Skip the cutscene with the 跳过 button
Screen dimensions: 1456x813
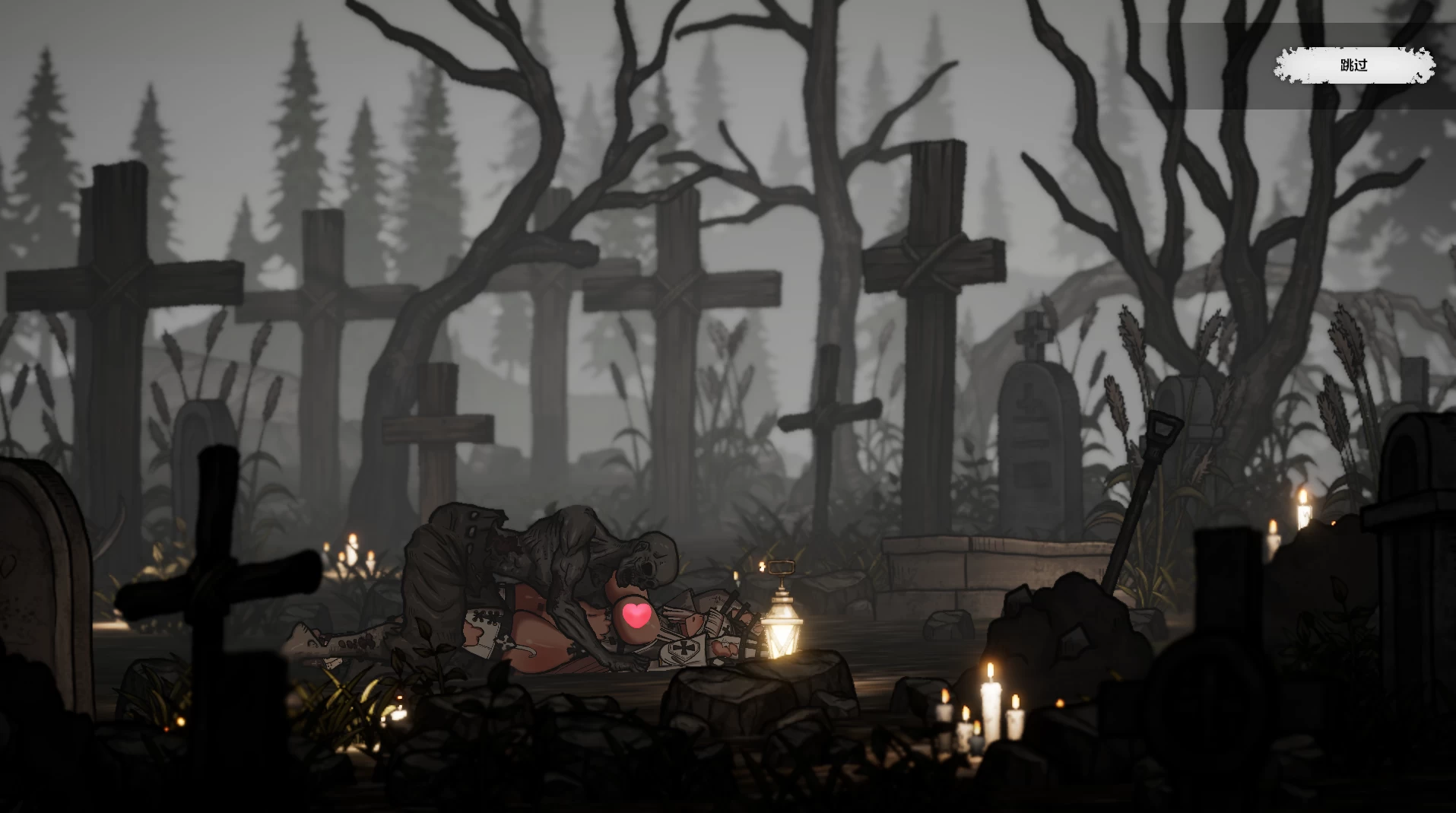tap(1353, 65)
